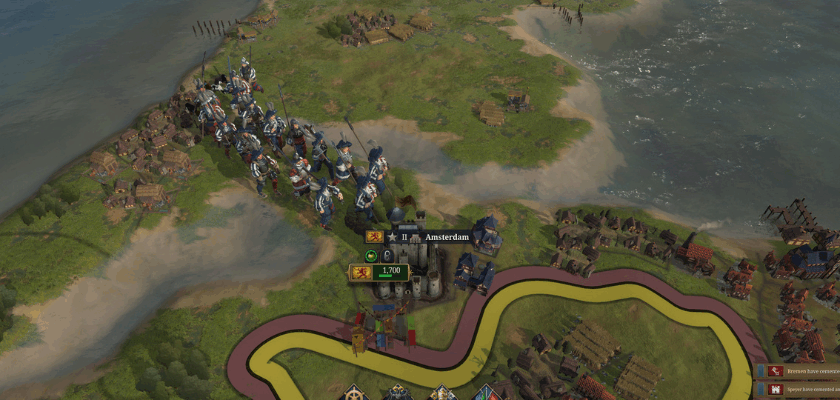The height and width of the screenshot is (400, 840).
Task: Click the padlock icon above the army banner
Action: tap(388, 255)
